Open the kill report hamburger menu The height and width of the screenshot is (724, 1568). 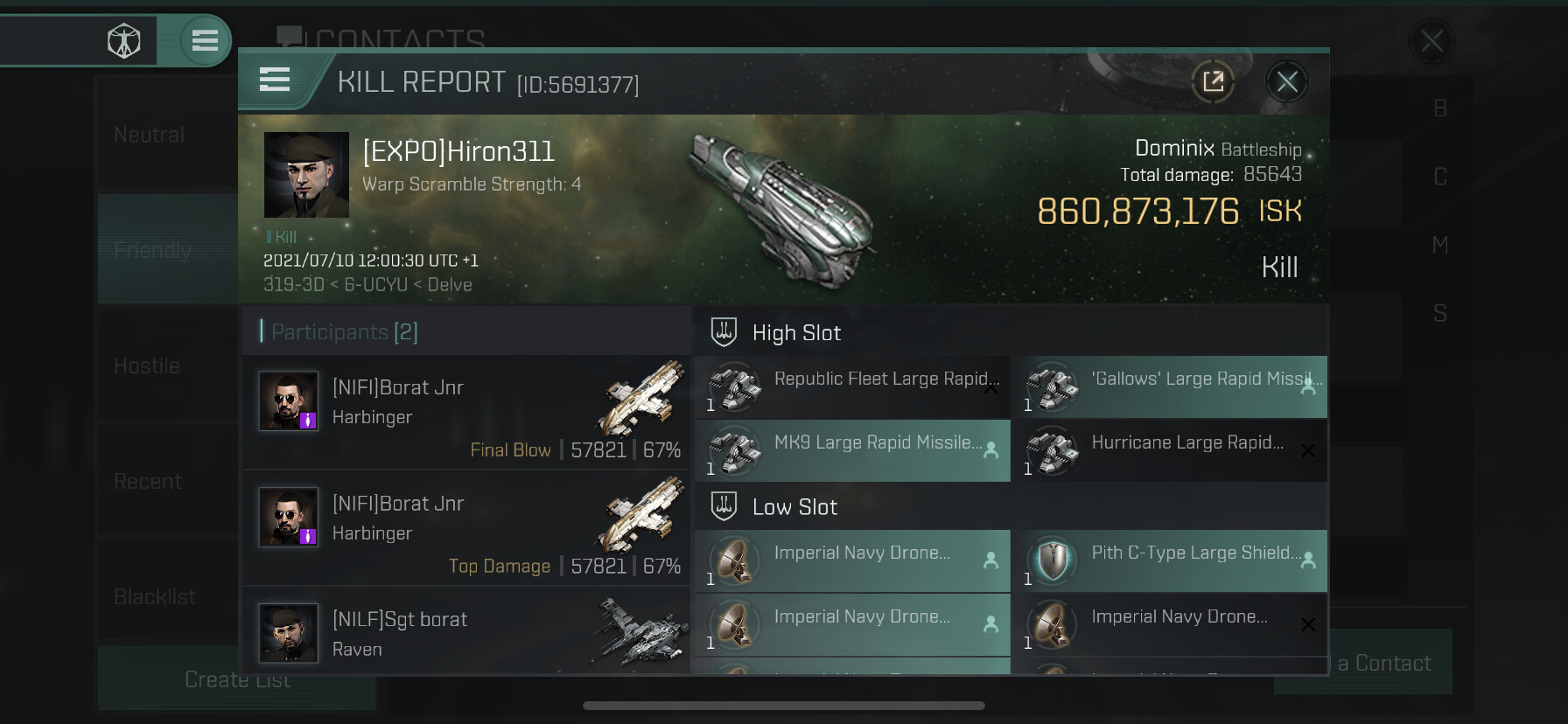coord(275,80)
